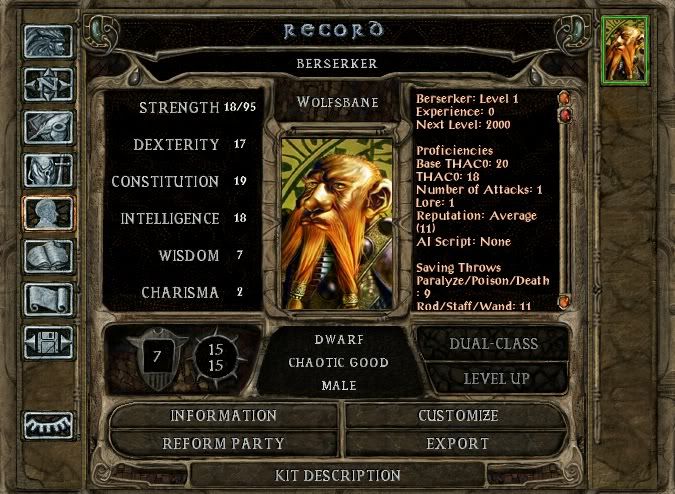
Task: Click the closed-eye rest icon
Action: [48, 426]
